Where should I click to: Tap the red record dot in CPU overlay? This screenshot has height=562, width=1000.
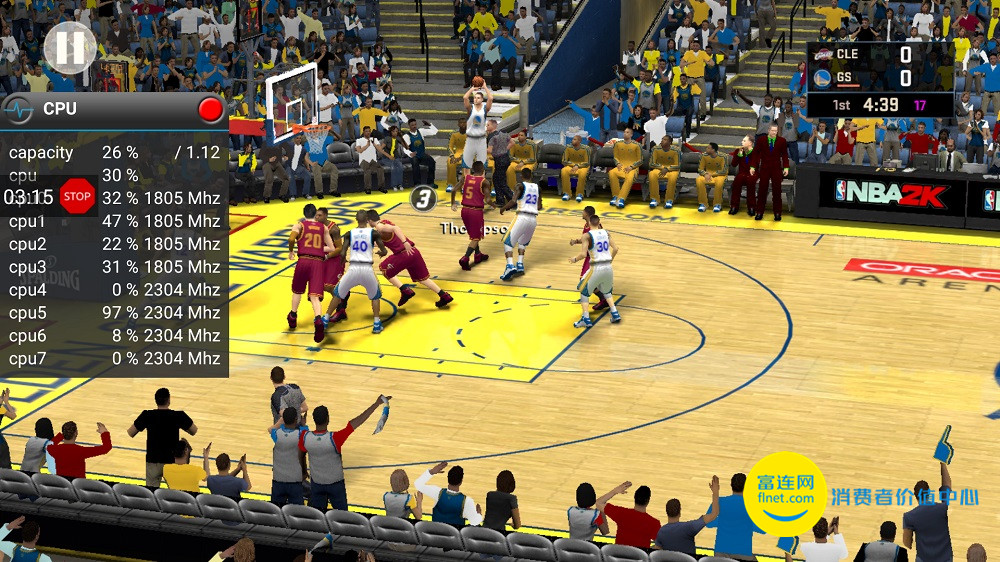(210, 109)
